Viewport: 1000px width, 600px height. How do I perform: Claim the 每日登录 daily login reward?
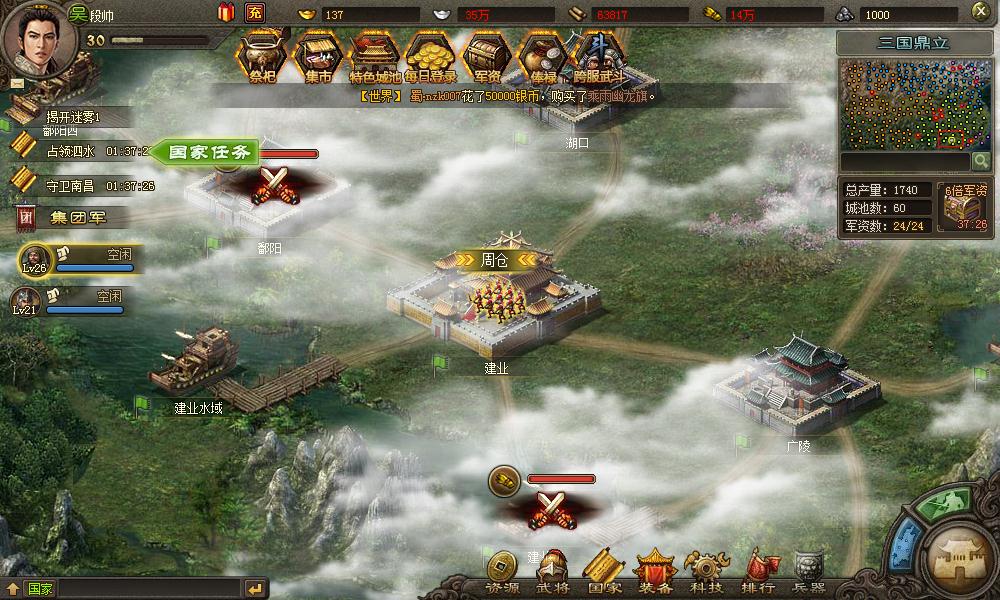[x=431, y=56]
